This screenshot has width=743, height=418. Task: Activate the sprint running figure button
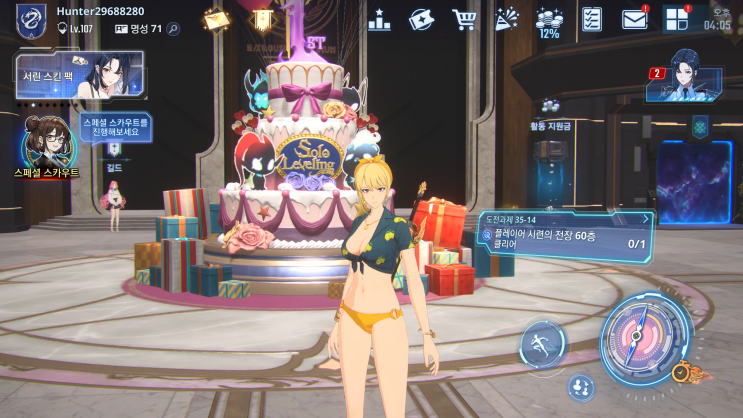click(x=541, y=344)
